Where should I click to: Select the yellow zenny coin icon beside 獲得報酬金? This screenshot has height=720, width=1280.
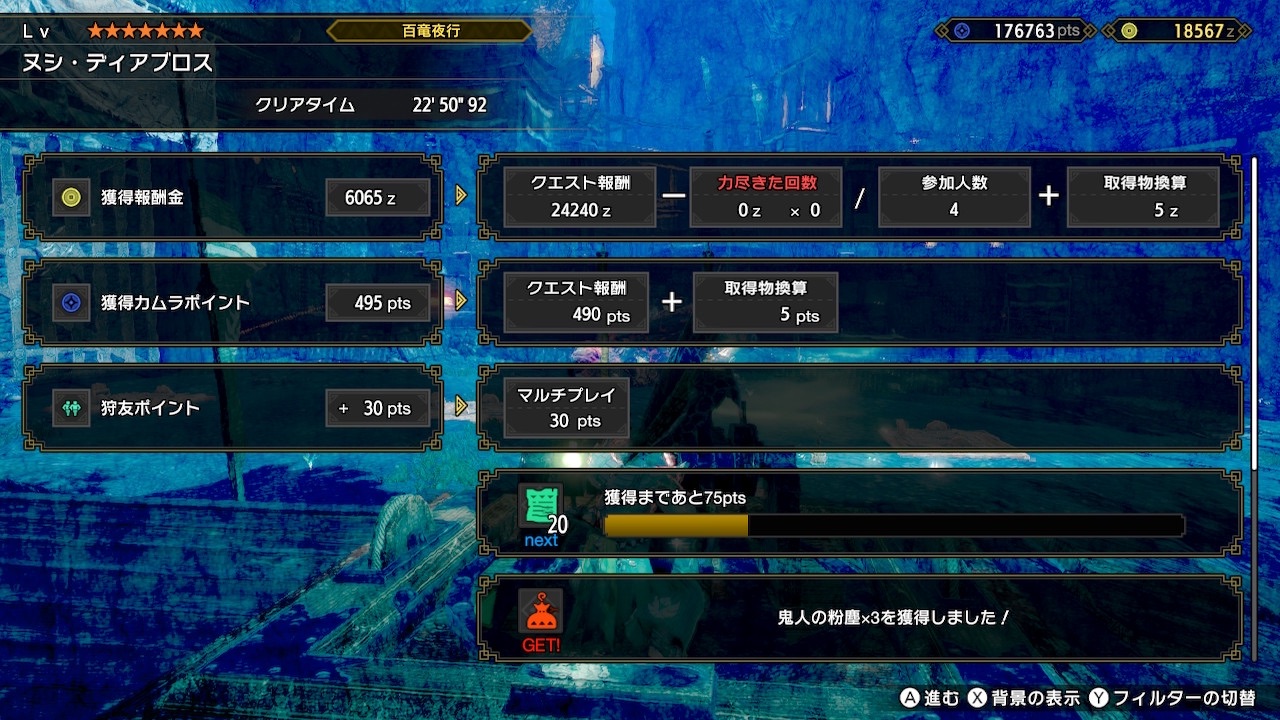[71, 198]
